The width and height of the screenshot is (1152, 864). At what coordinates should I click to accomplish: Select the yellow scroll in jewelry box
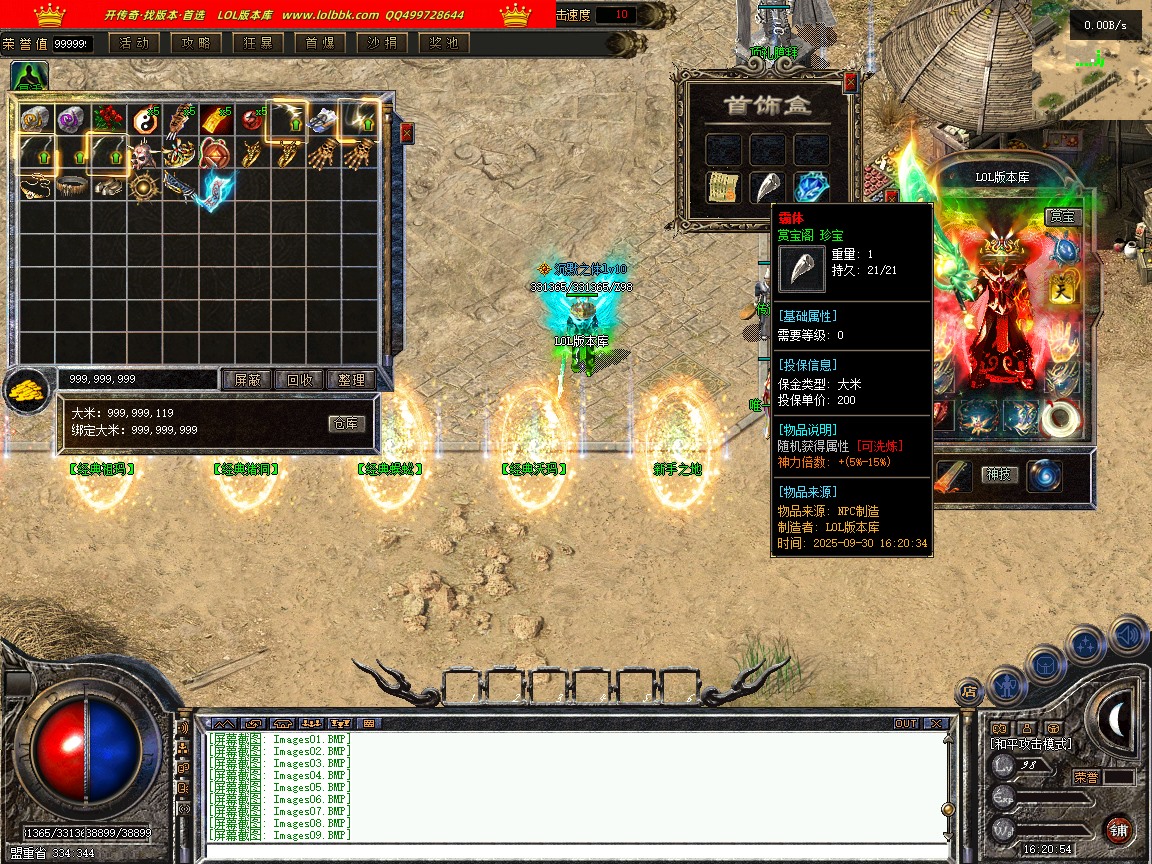click(x=723, y=187)
